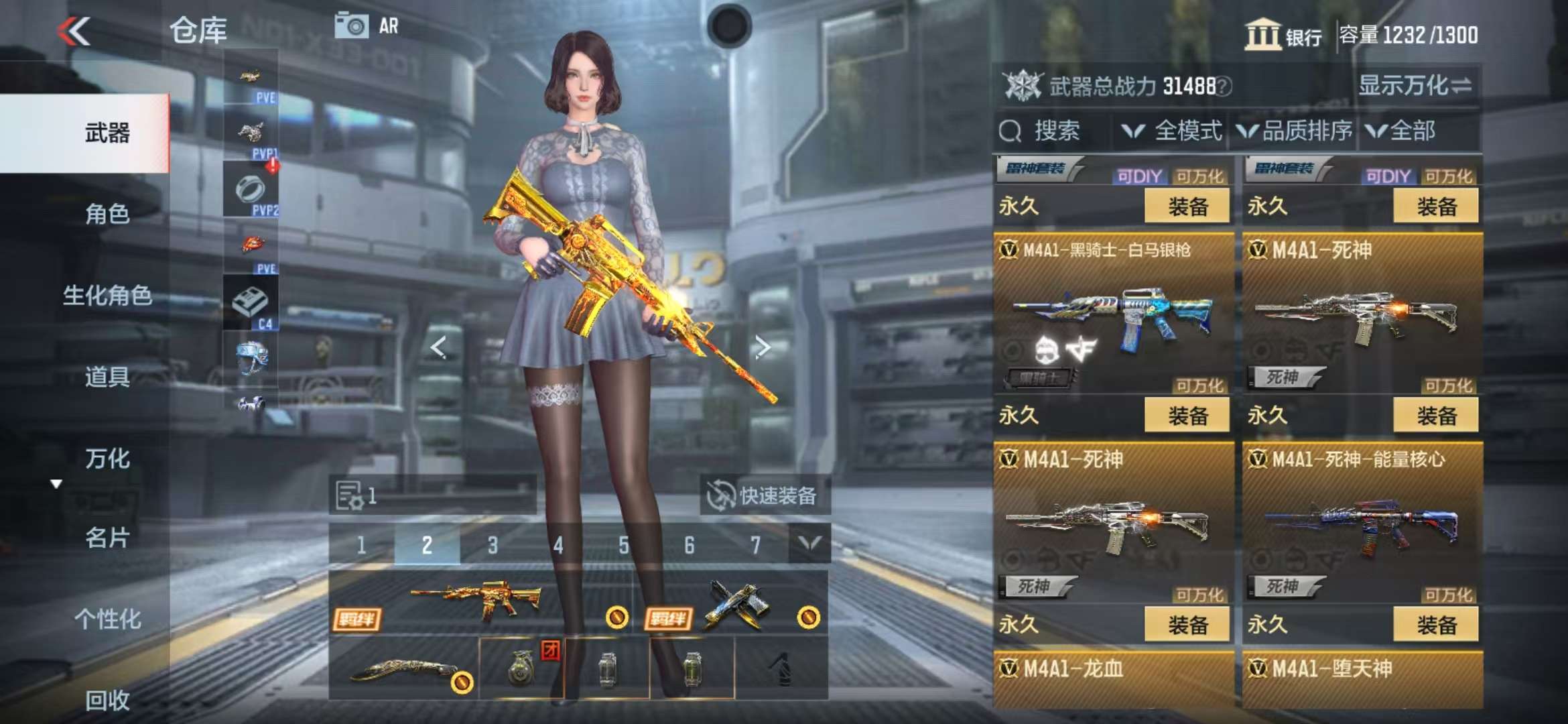Open the 生化角色 category
Viewport: 1568px width, 724px height.
pos(107,295)
